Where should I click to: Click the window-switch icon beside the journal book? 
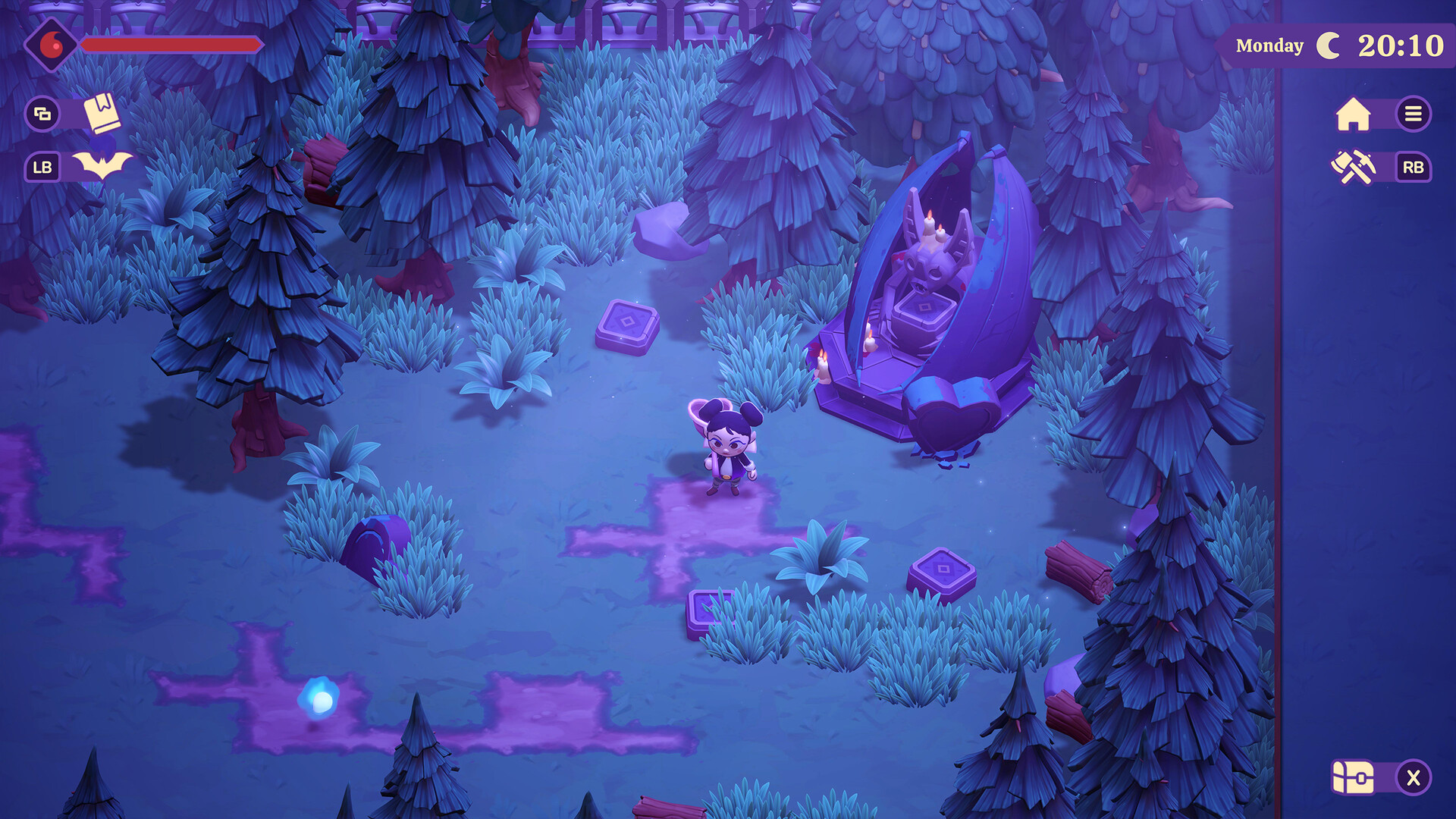tap(43, 115)
